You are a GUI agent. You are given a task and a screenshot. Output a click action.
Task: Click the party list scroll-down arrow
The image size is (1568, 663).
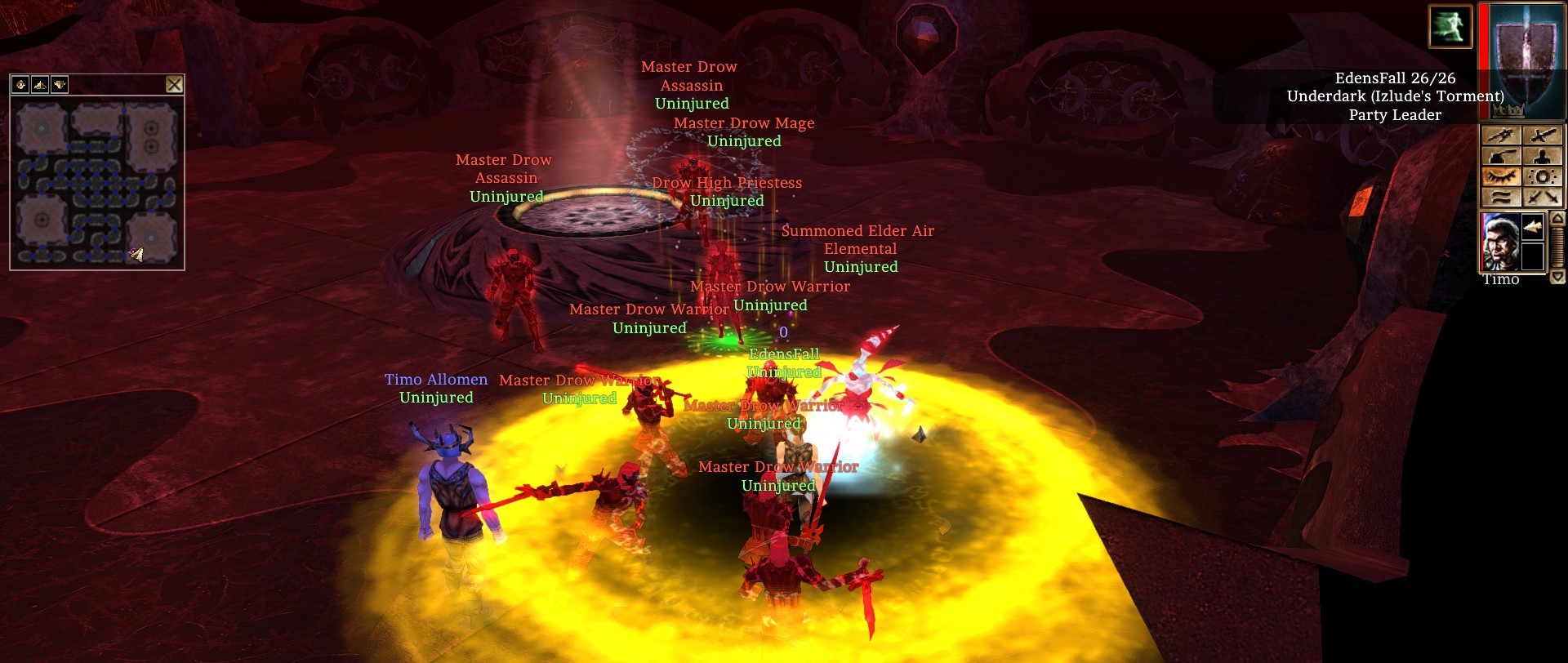pyautogui.click(x=1557, y=277)
